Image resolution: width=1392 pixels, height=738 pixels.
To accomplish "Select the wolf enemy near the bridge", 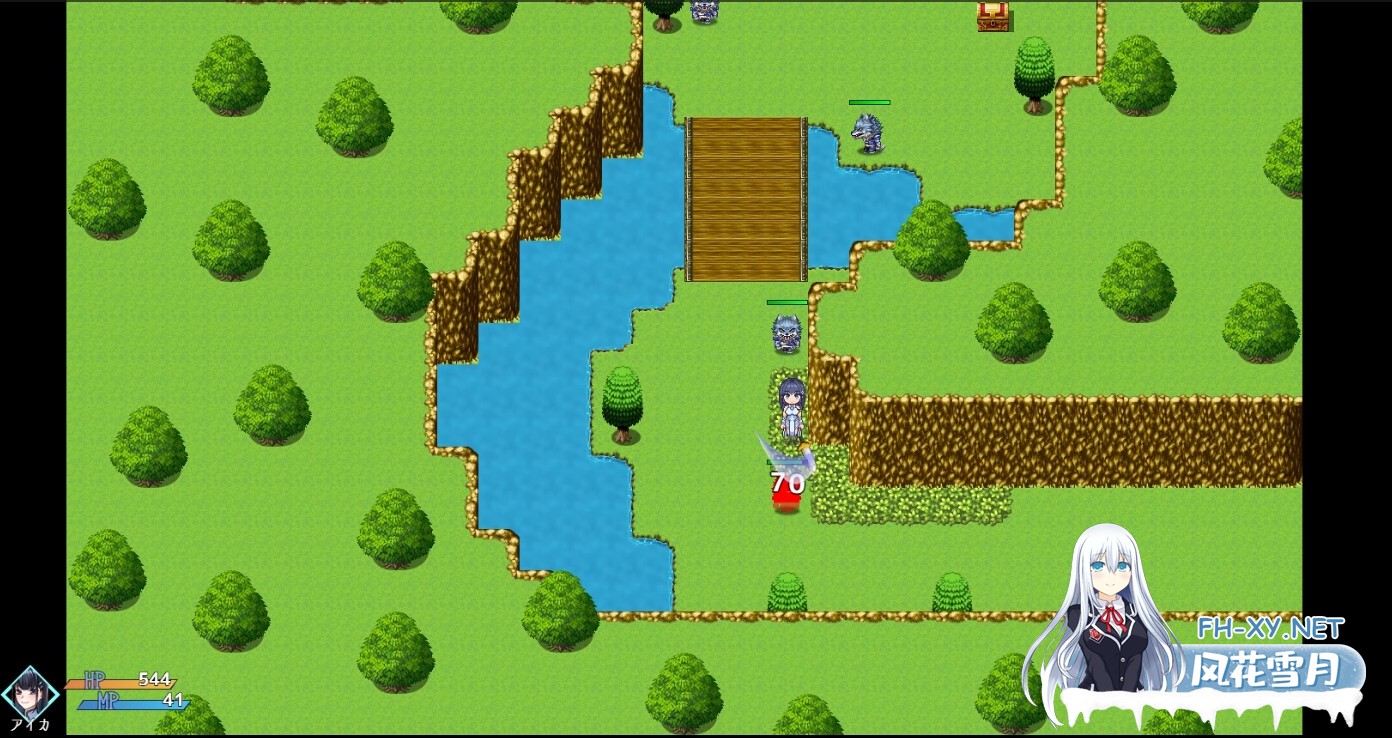I will [868, 131].
